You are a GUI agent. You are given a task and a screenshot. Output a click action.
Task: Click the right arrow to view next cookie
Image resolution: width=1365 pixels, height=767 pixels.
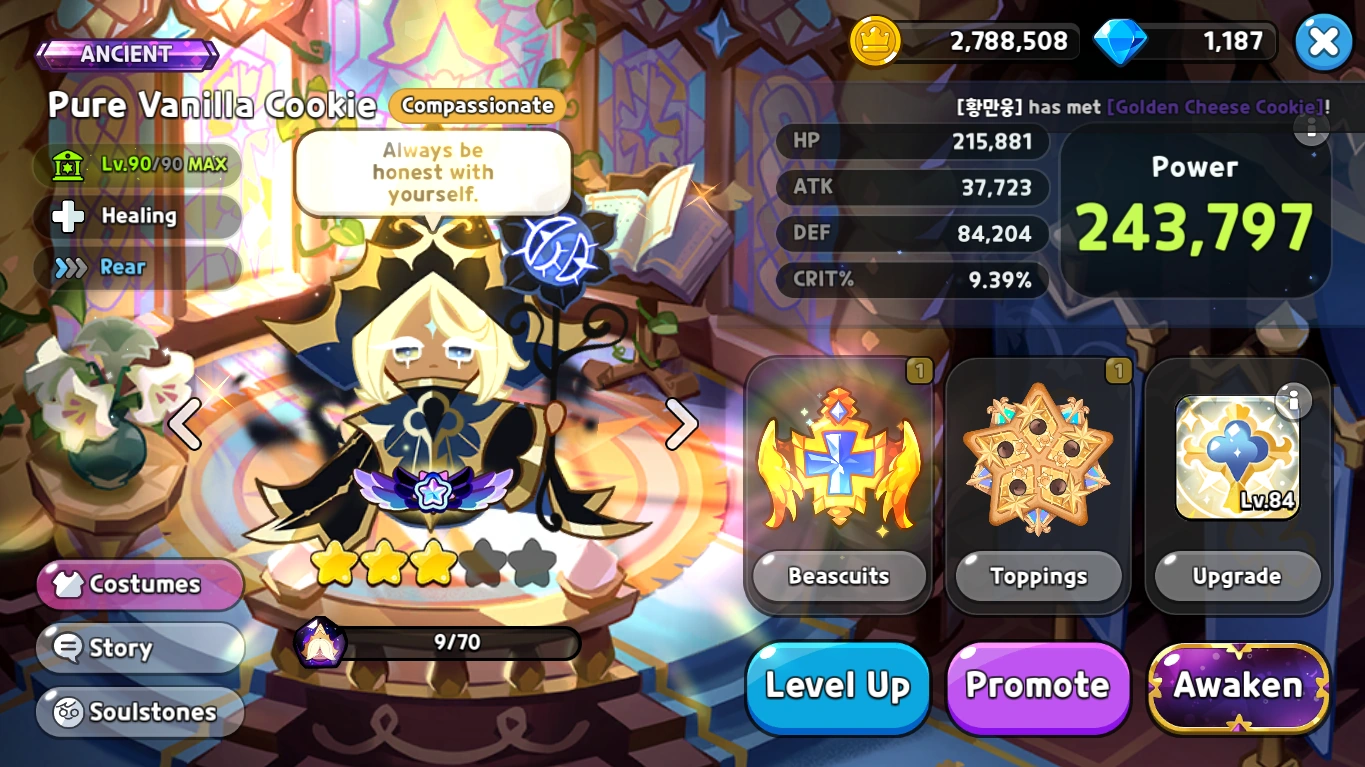pos(683,424)
